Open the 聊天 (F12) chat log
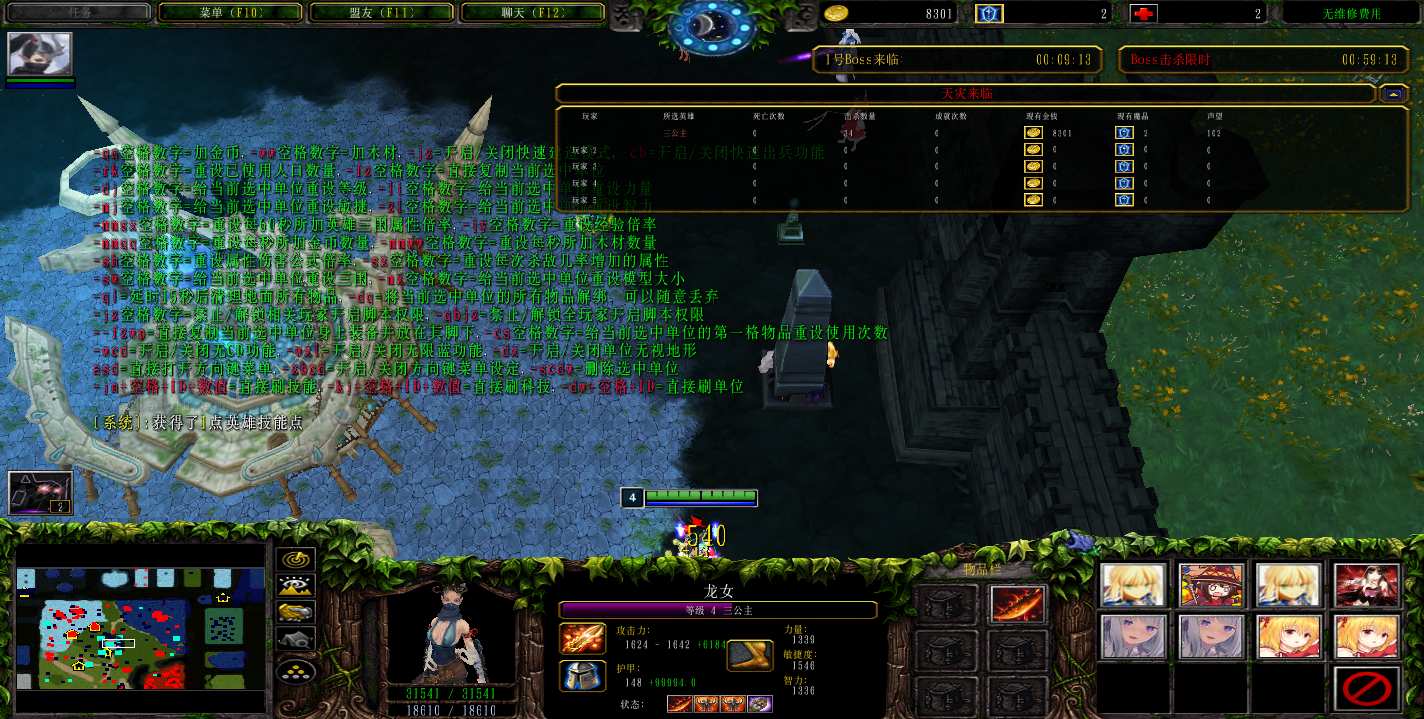Image resolution: width=1424 pixels, height=719 pixels. point(532,13)
